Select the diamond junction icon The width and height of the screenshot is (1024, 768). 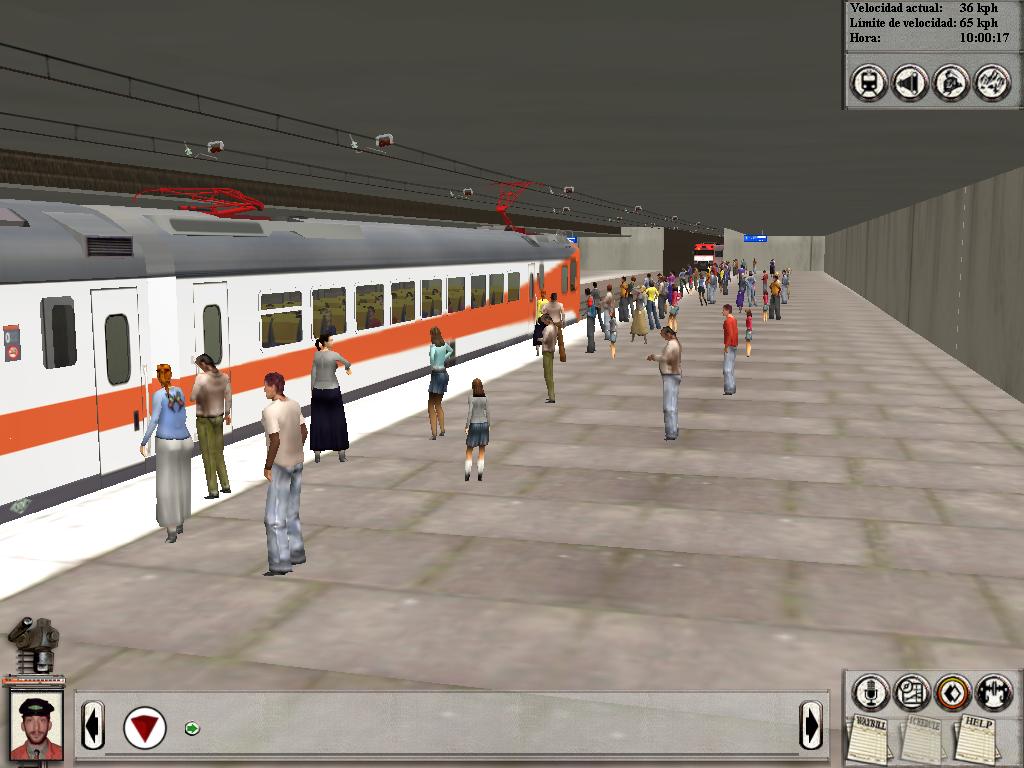pyautogui.click(x=953, y=692)
